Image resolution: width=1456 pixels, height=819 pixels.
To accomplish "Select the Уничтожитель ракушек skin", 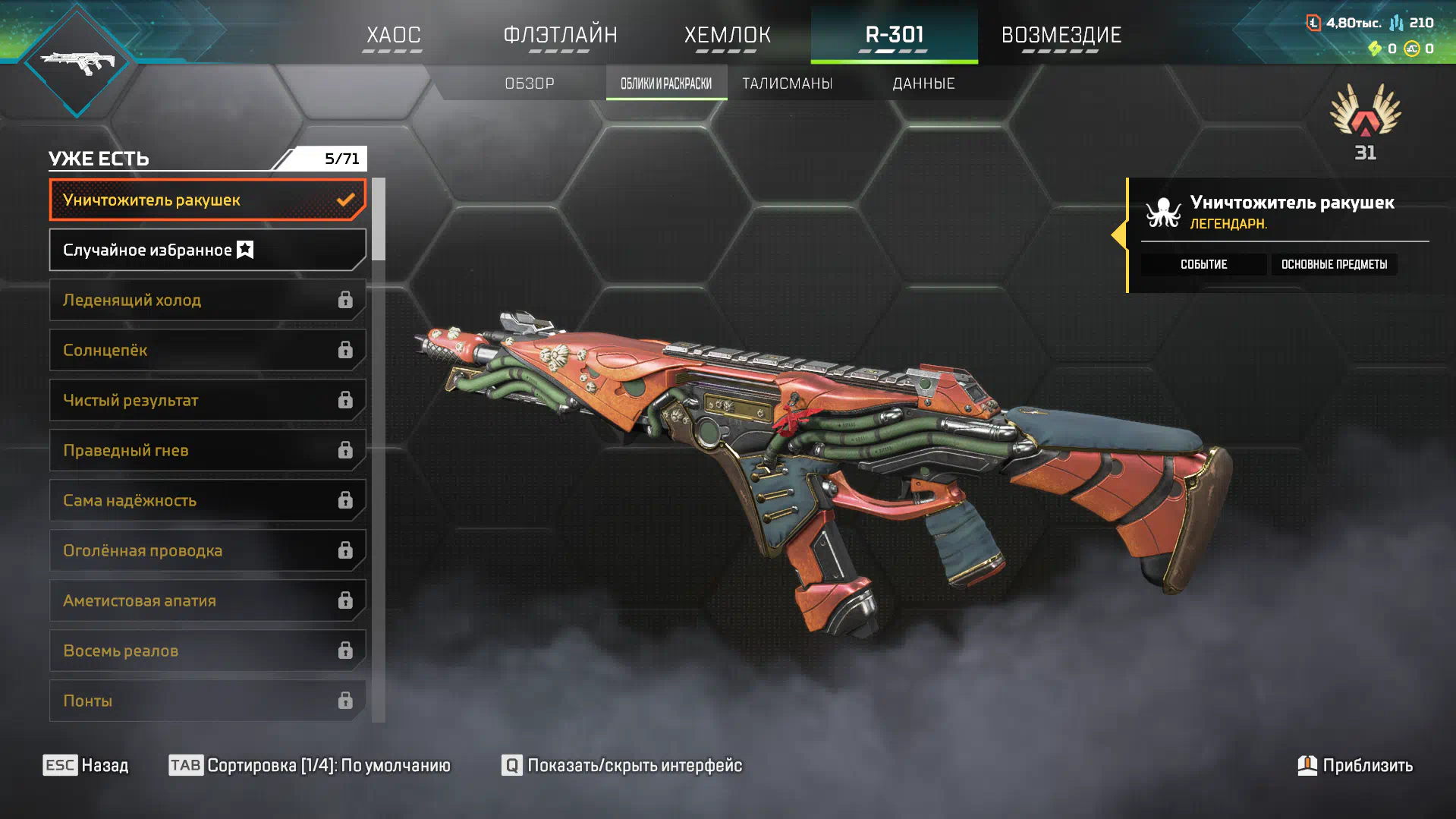I will tap(207, 200).
